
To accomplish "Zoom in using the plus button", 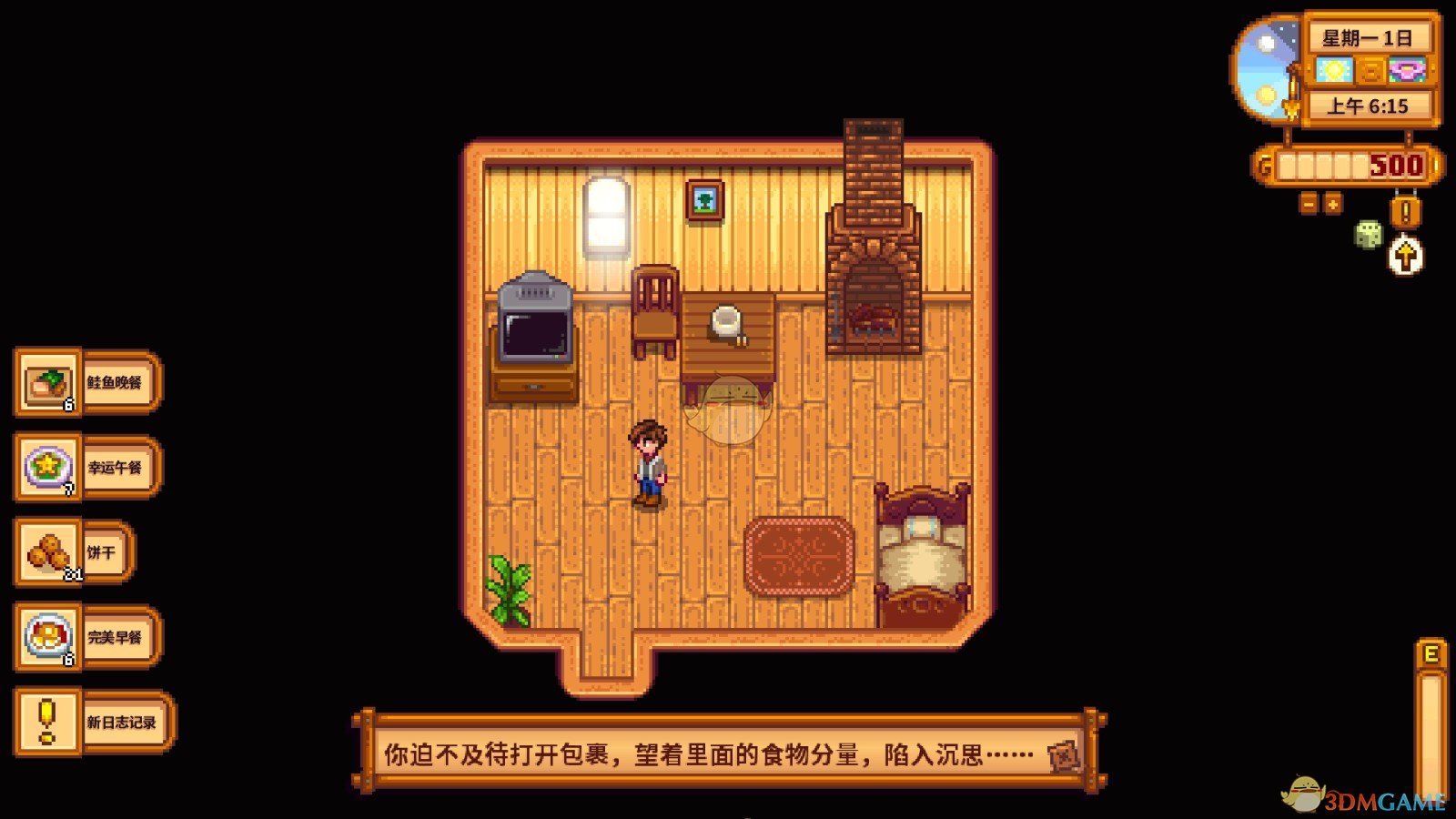I will pos(1333,203).
